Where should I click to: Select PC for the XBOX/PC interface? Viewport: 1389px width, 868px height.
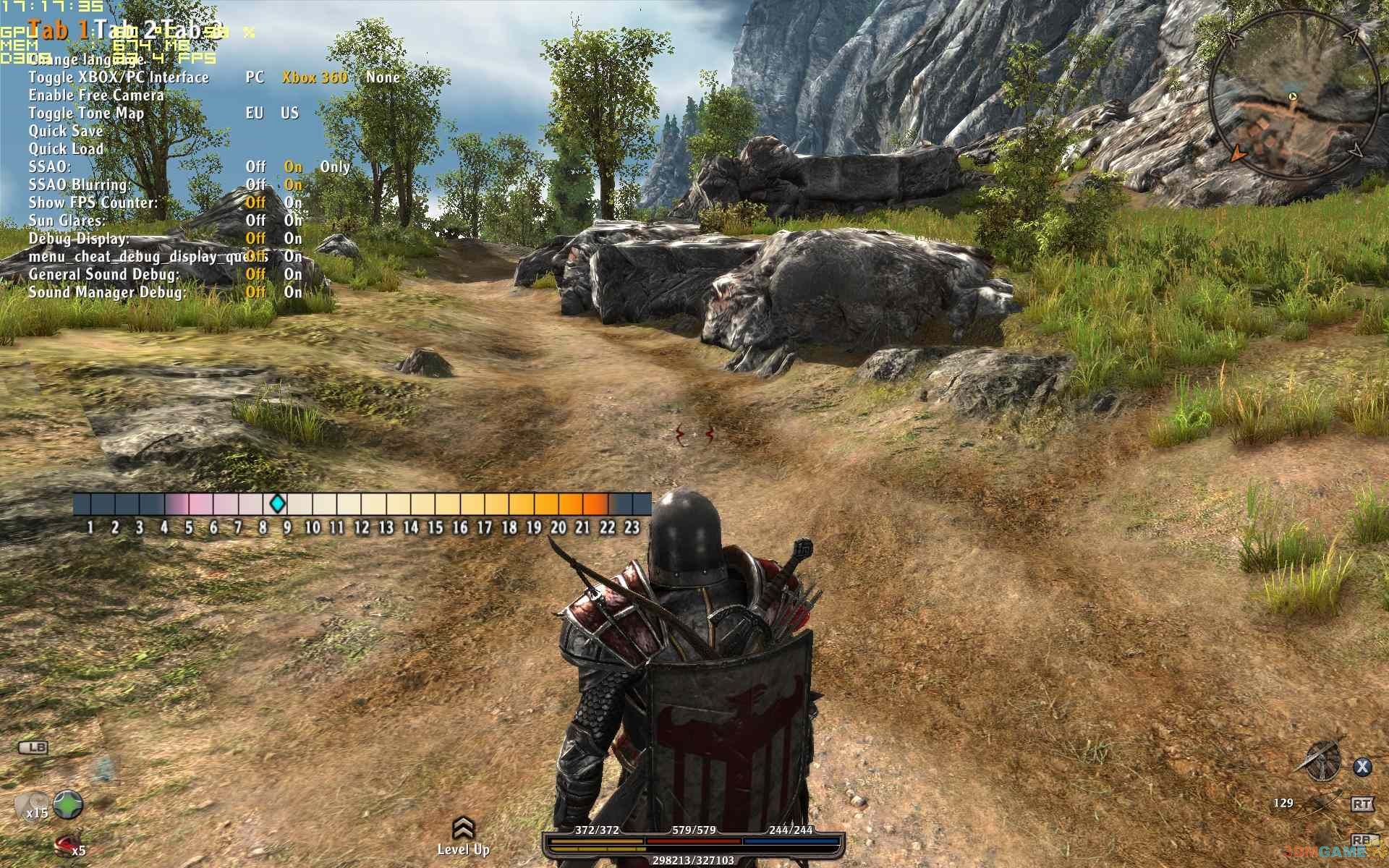[x=255, y=77]
